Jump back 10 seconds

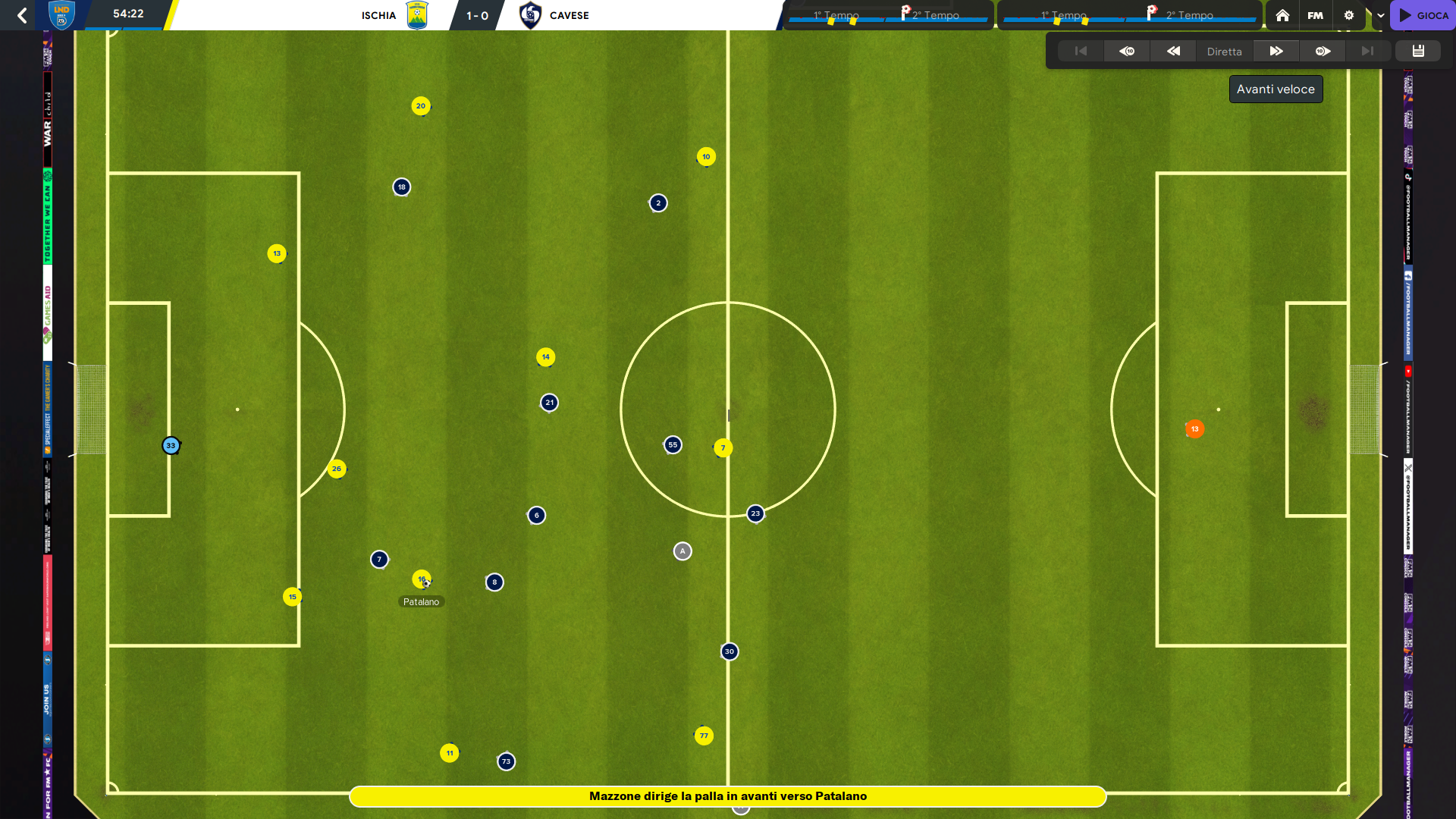pyautogui.click(x=1127, y=51)
